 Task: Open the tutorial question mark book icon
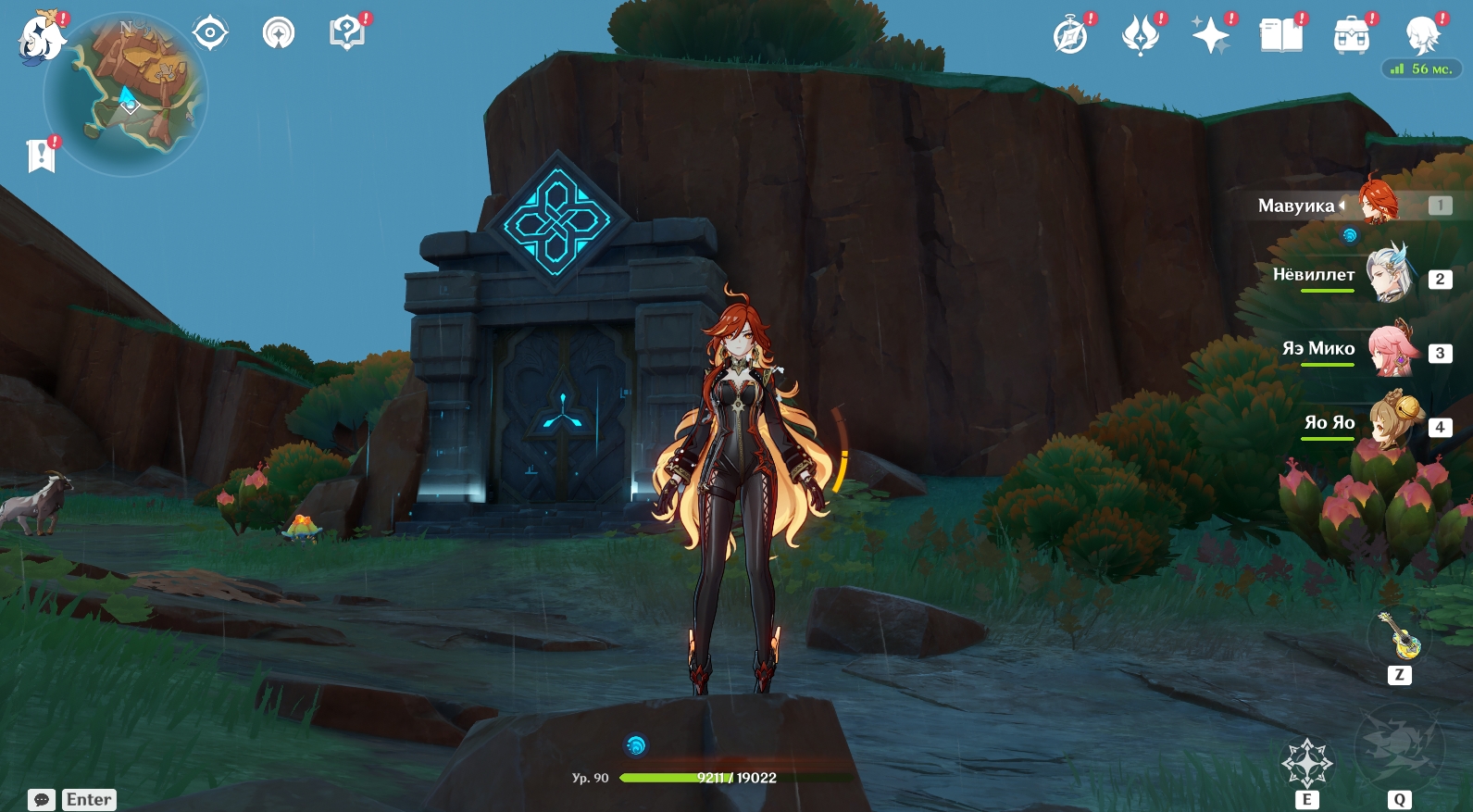(346, 34)
